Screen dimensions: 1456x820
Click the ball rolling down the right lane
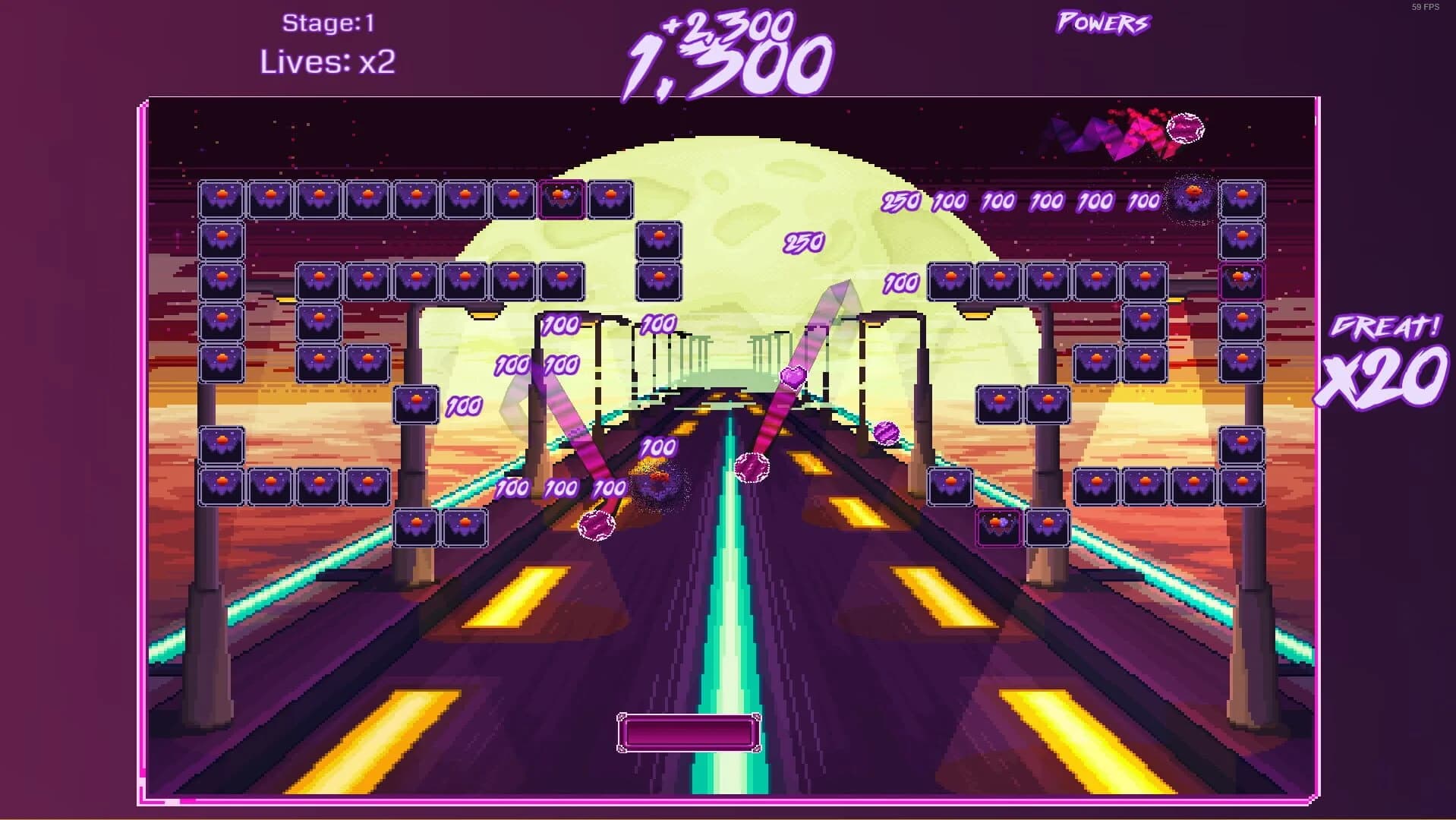point(885,433)
